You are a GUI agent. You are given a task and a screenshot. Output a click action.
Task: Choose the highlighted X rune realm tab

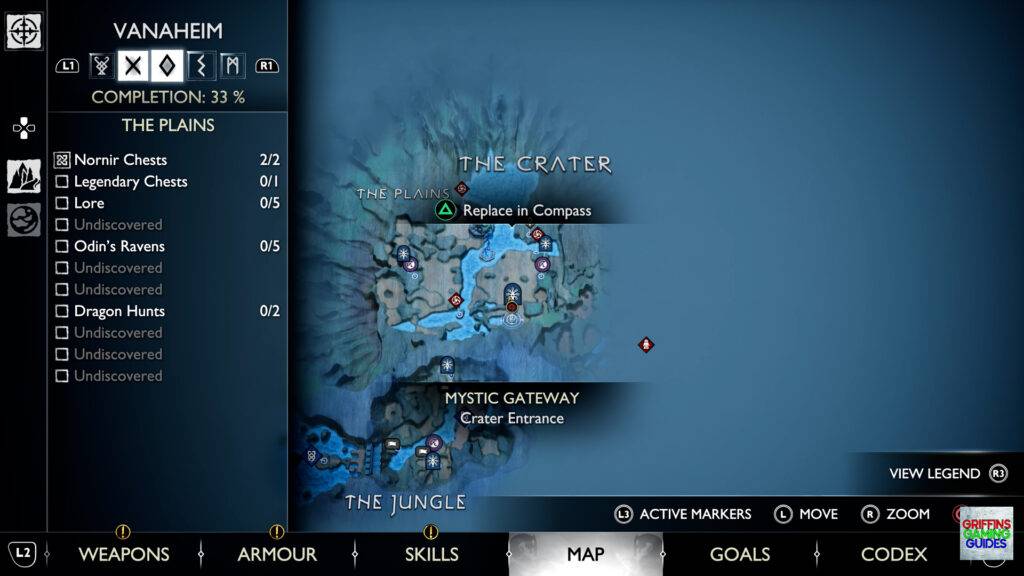pyautogui.click(x=133, y=66)
